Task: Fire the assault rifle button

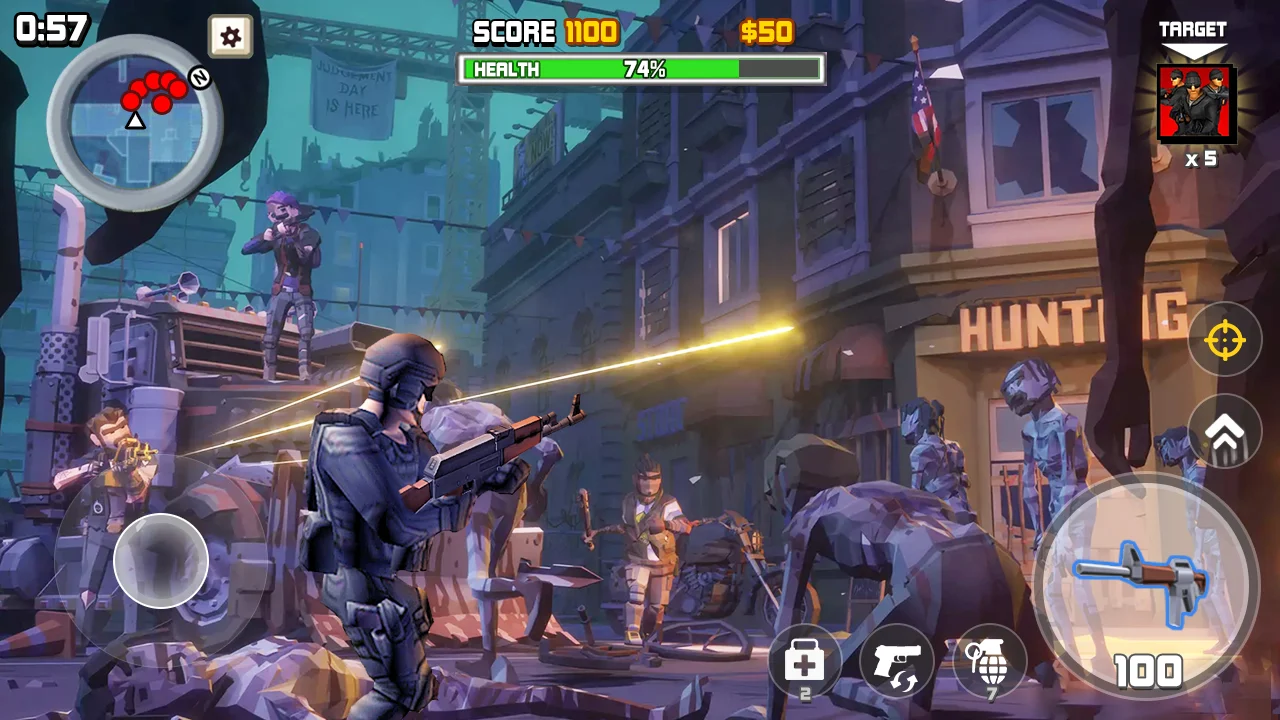Action: pos(1146,586)
